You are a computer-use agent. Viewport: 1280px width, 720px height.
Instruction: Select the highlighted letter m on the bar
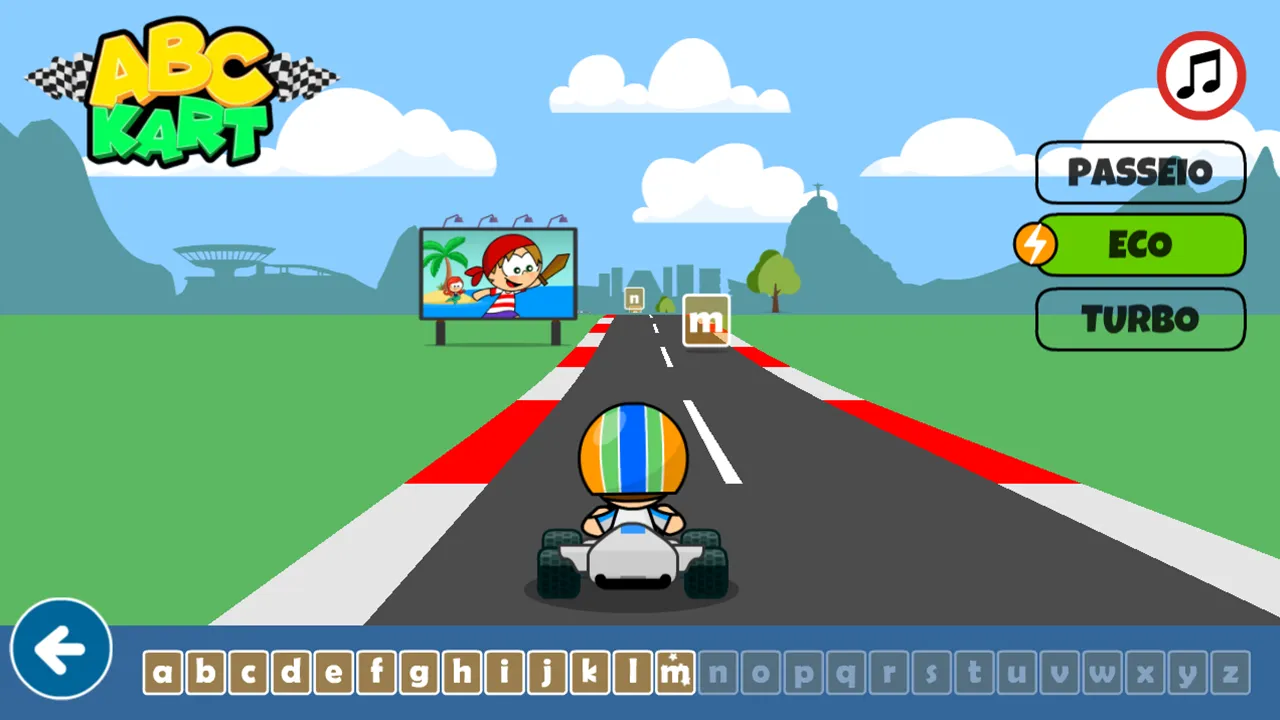pos(677,673)
